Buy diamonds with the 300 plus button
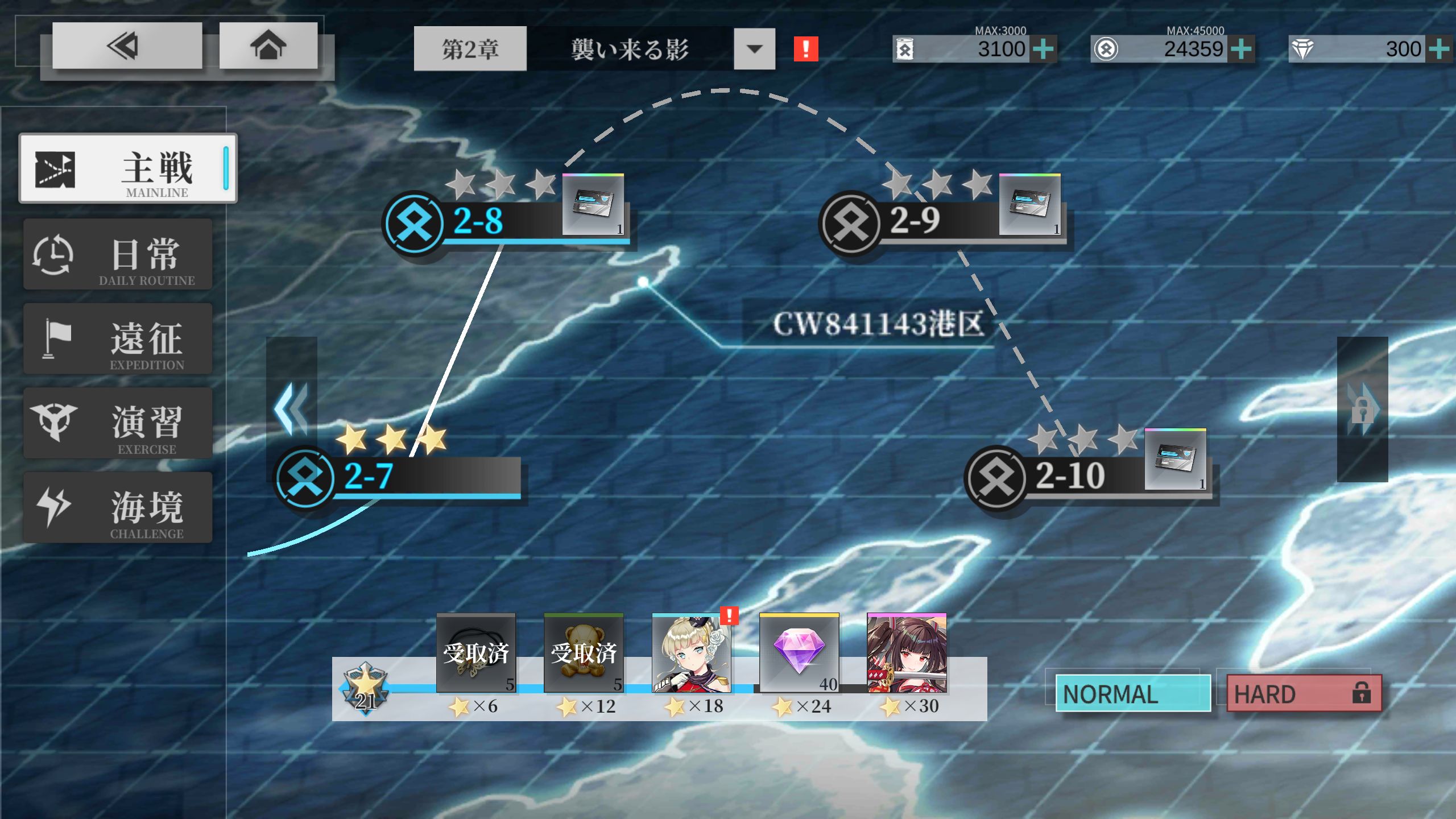1456x819 pixels. (1438, 49)
